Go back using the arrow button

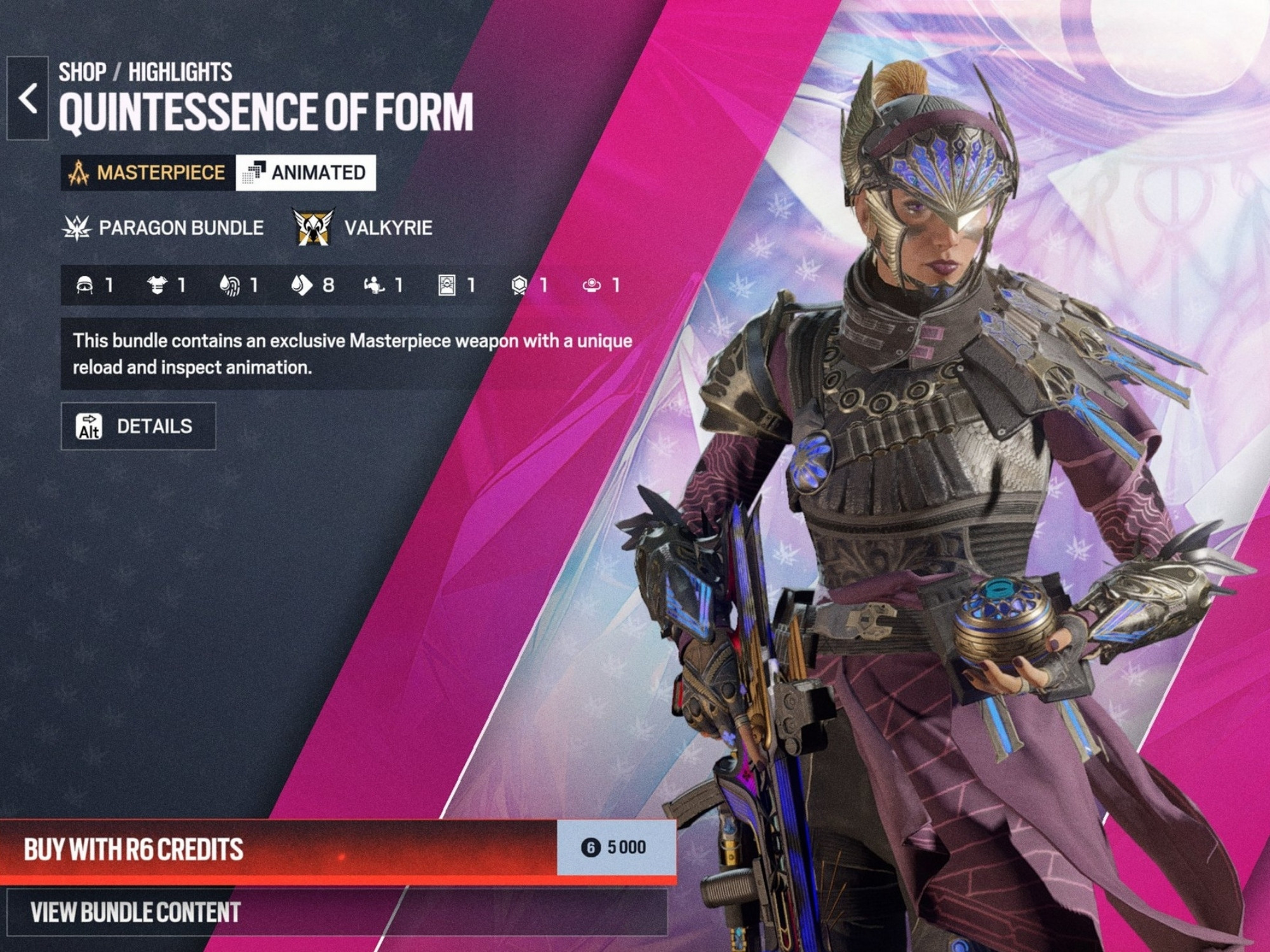[x=27, y=98]
